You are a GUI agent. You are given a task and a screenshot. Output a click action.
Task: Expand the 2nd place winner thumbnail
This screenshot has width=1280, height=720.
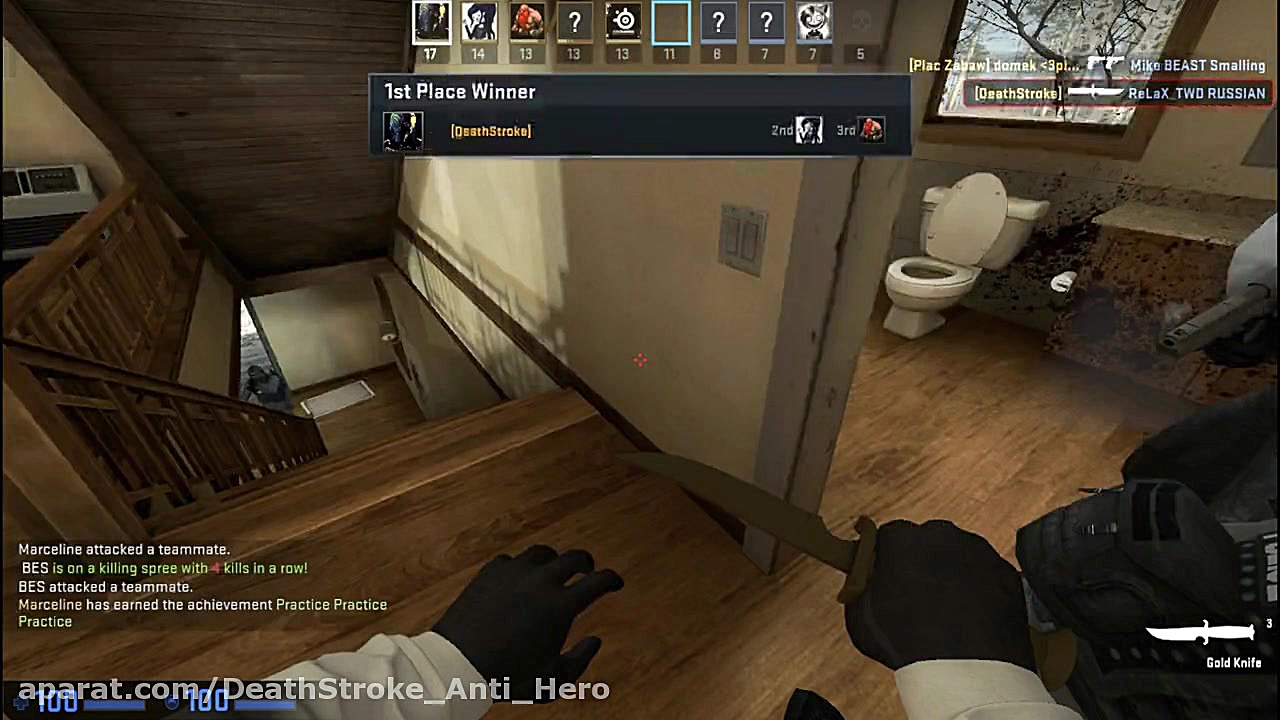click(808, 130)
